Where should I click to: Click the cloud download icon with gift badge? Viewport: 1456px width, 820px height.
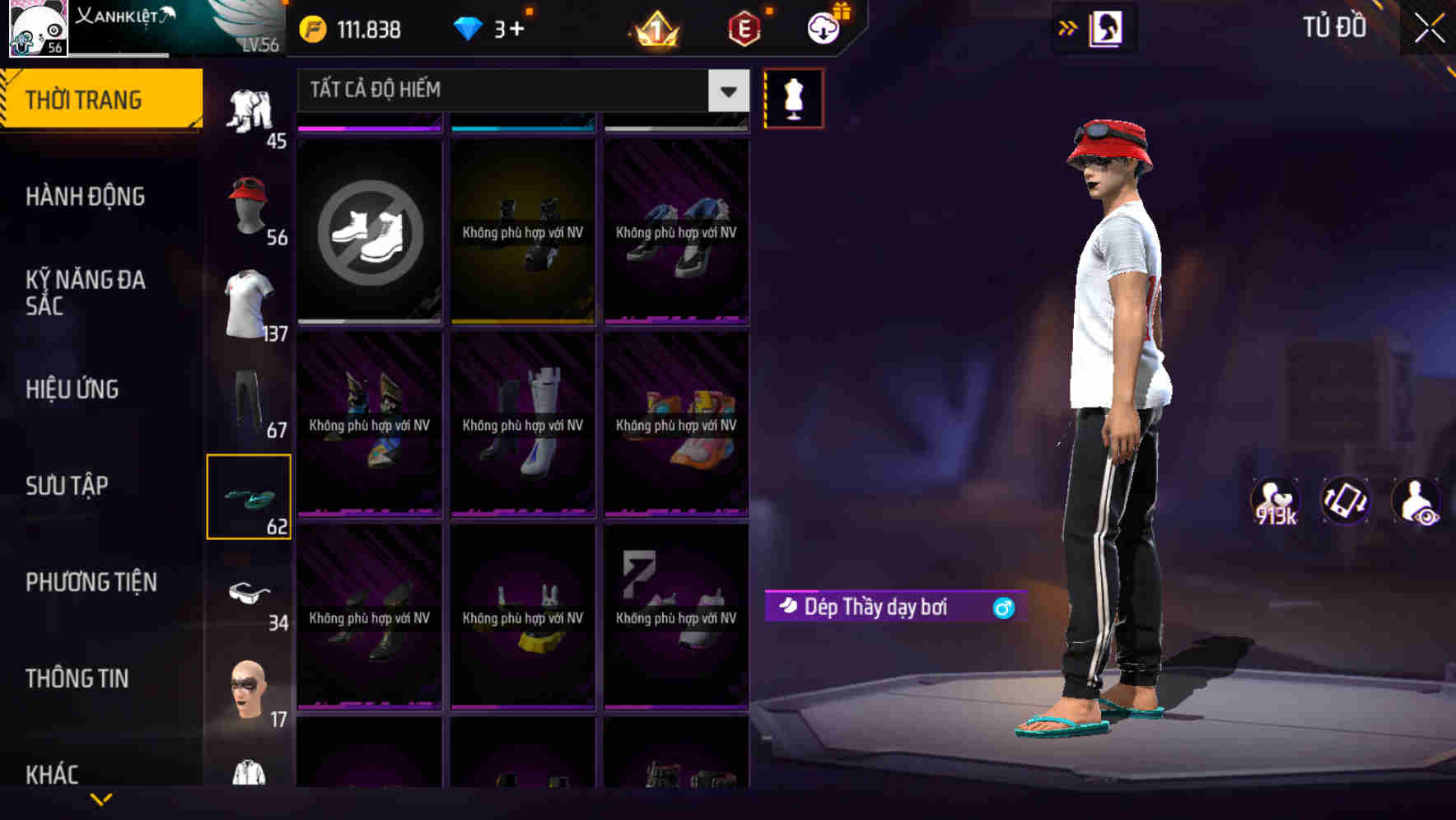pos(823,27)
